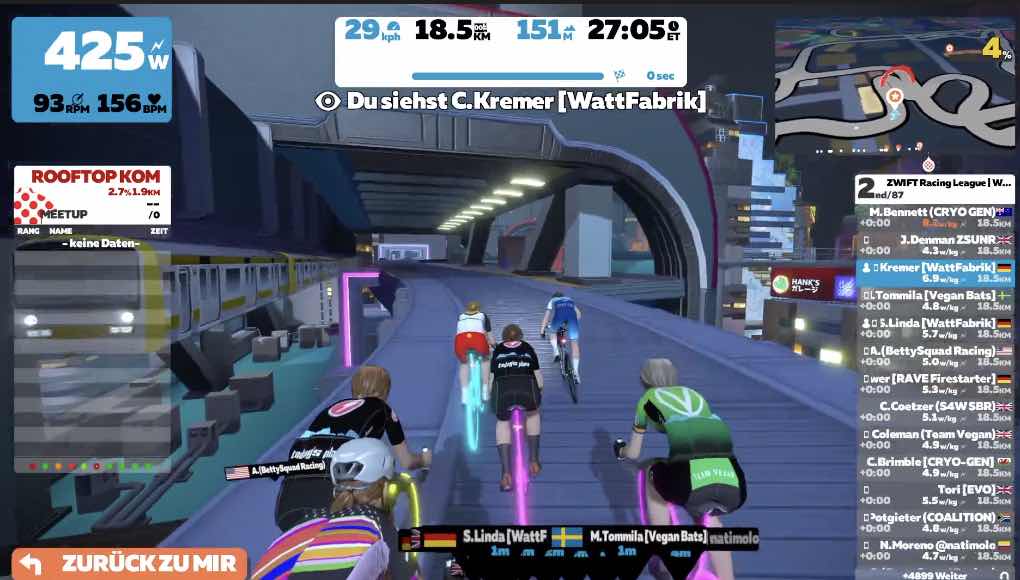
Task: Choose C.Brimble [CRYO-GEN] from the list
Action: pyautogui.click(x=936, y=467)
